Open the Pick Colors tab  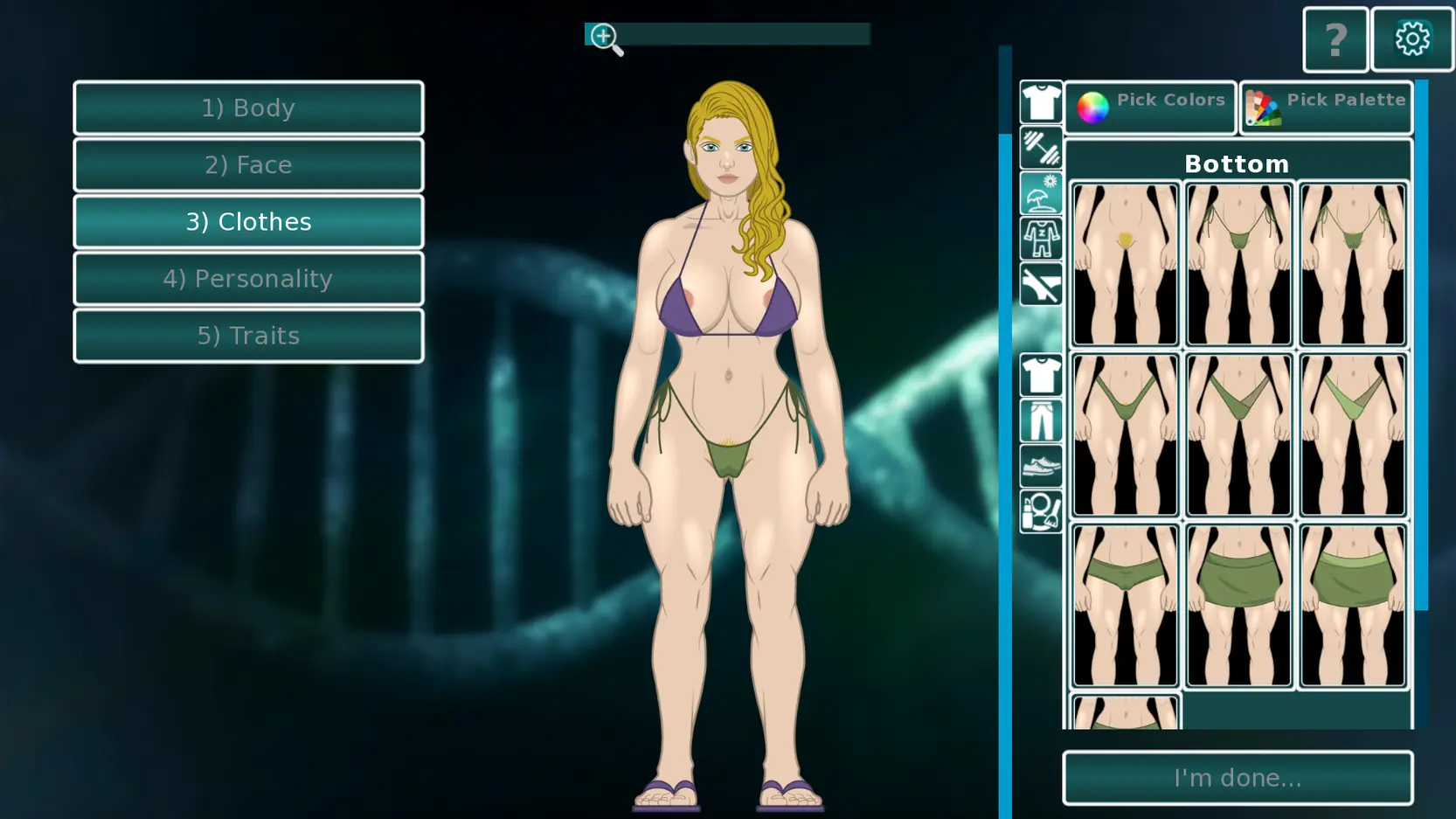1150,107
